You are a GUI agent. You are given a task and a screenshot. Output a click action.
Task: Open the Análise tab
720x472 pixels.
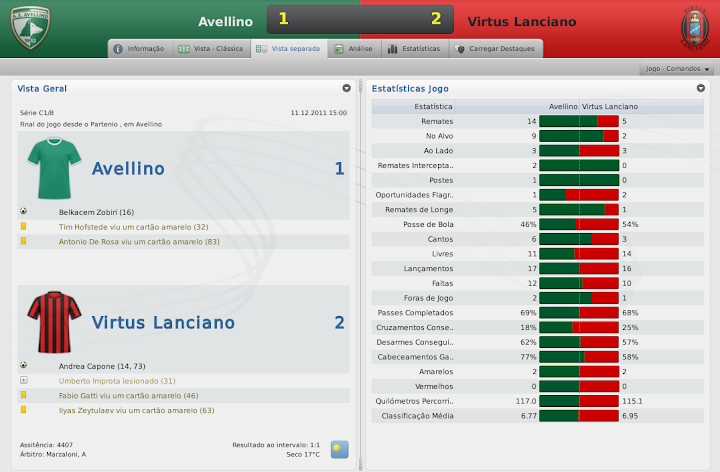pos(354,48)
